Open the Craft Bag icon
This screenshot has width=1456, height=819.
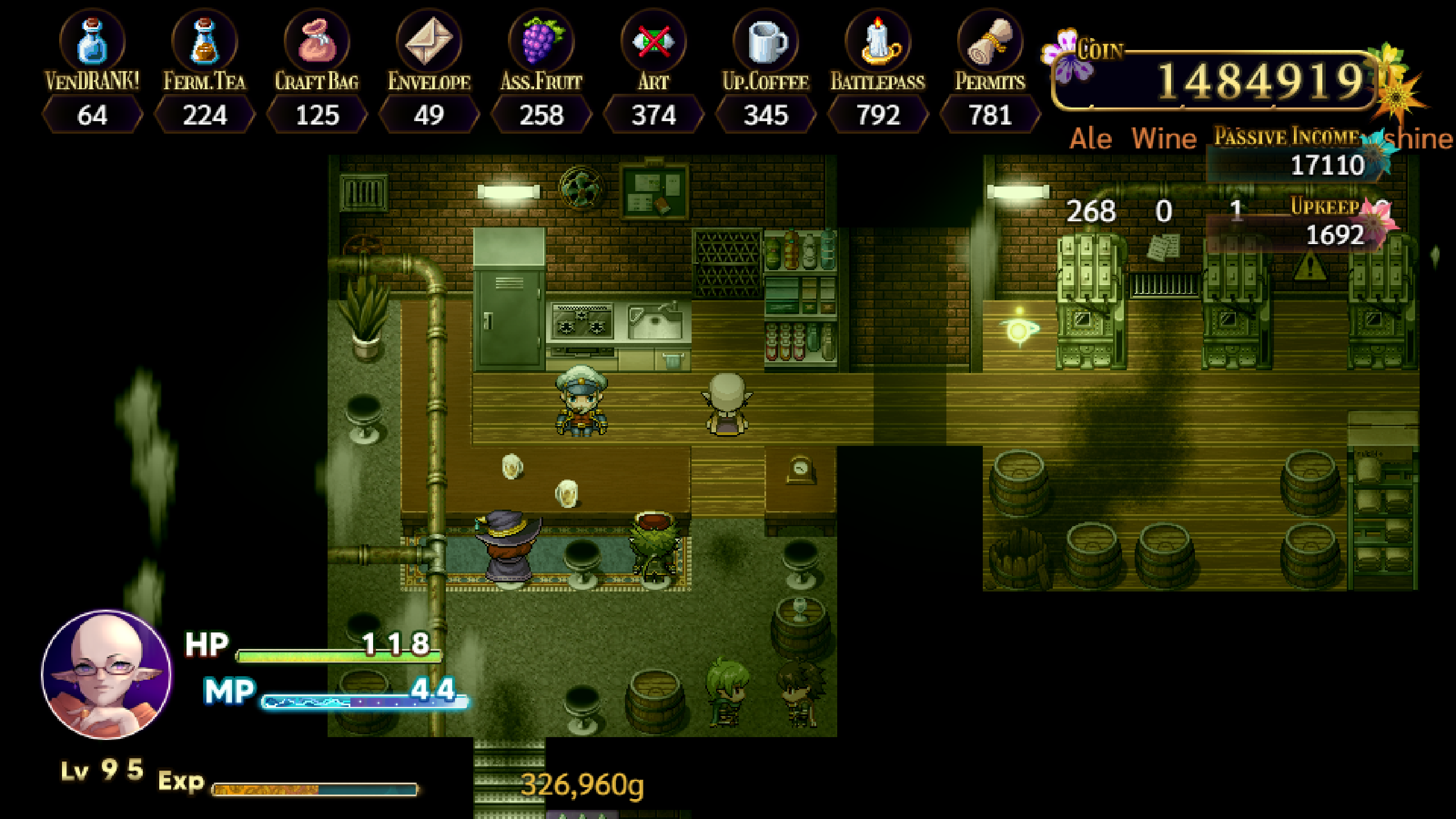[316, 43]
